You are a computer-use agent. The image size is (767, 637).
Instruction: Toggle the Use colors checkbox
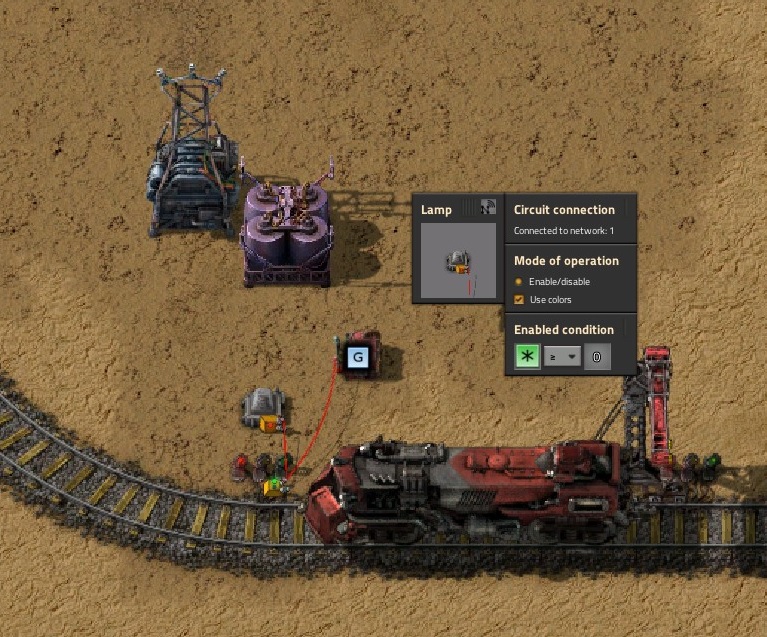pyautogui.click(x=518, y=300)
